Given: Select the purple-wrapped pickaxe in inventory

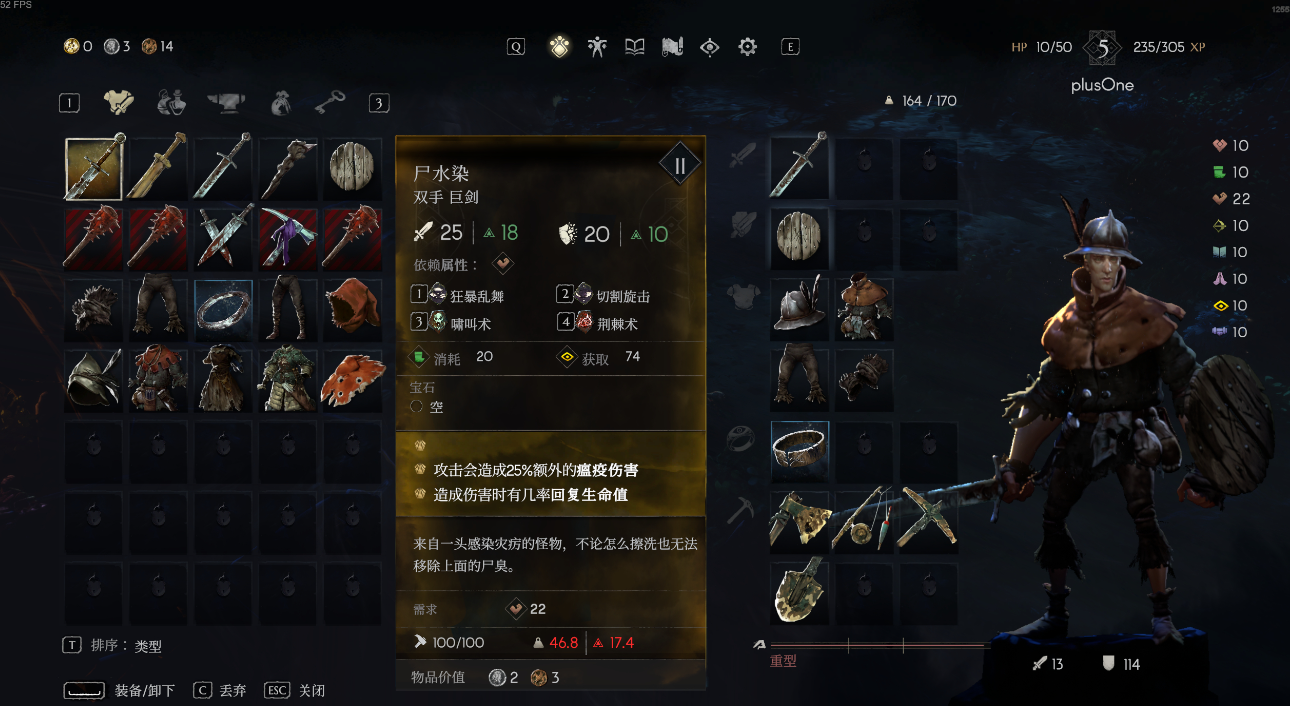Looking at the screenshot, I should (288, 238).
